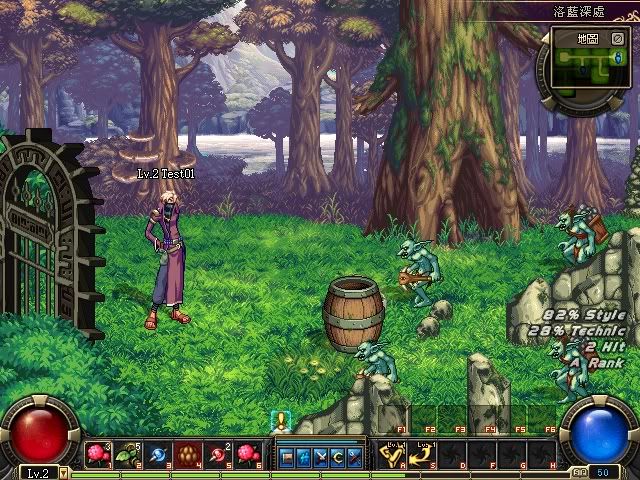The width and height of the screenshot is (640, 480).
Task: Activate the yellow arrow skill in slot S
Action: [422, 455]
